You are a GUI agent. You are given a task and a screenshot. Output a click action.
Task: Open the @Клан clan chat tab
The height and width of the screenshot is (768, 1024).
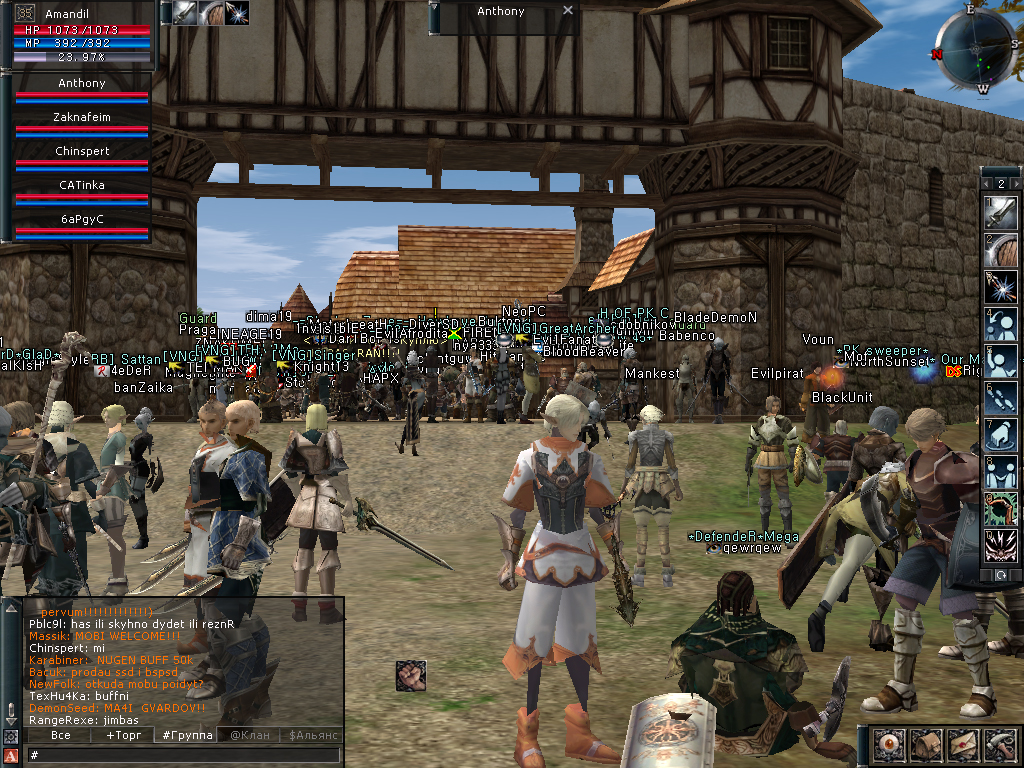(250, 735)
